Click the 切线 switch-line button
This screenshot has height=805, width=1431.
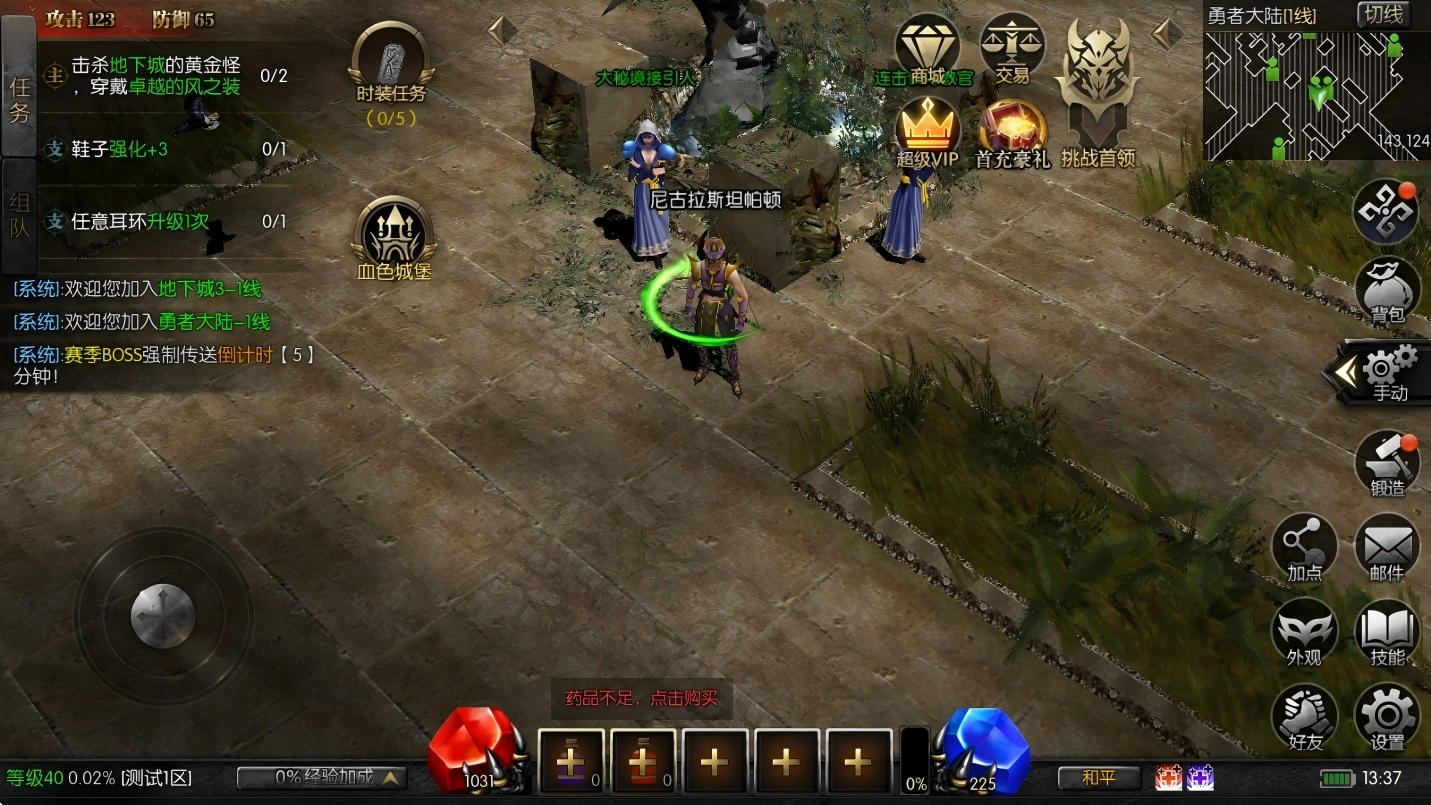pos(1383,15)
